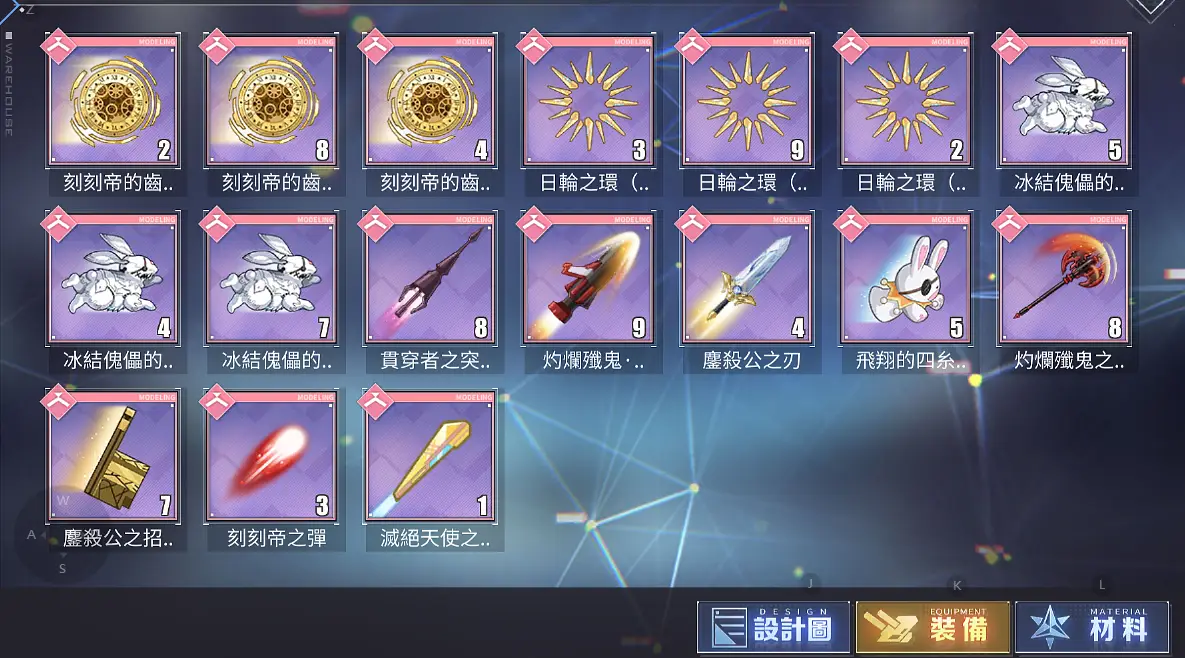Select the 刻刻帝 gear clock with quantity 4
Image resolution: width=1185 pixels, height=658 pixels.
[430, 105]
